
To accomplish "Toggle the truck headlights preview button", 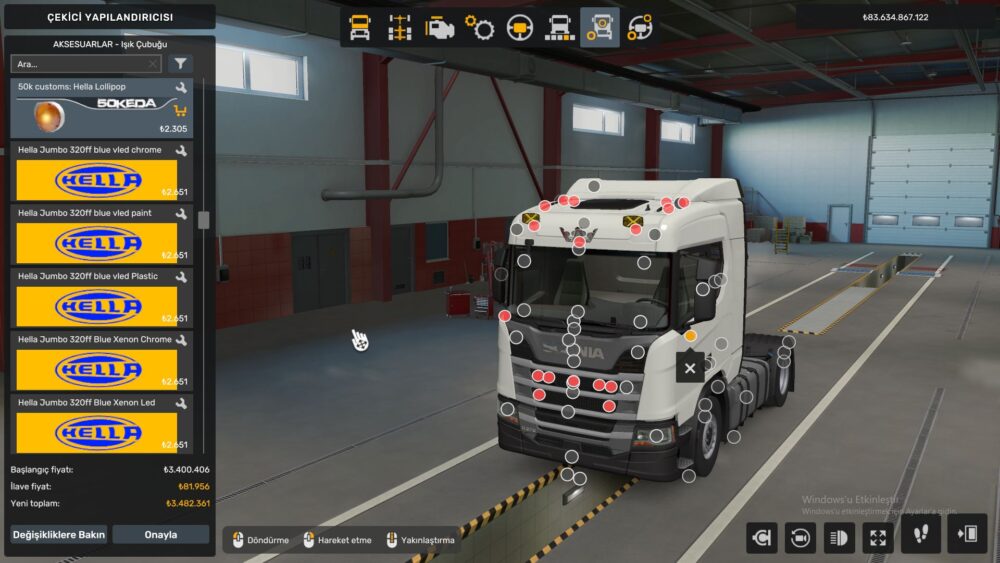I will tap(838, 537).
